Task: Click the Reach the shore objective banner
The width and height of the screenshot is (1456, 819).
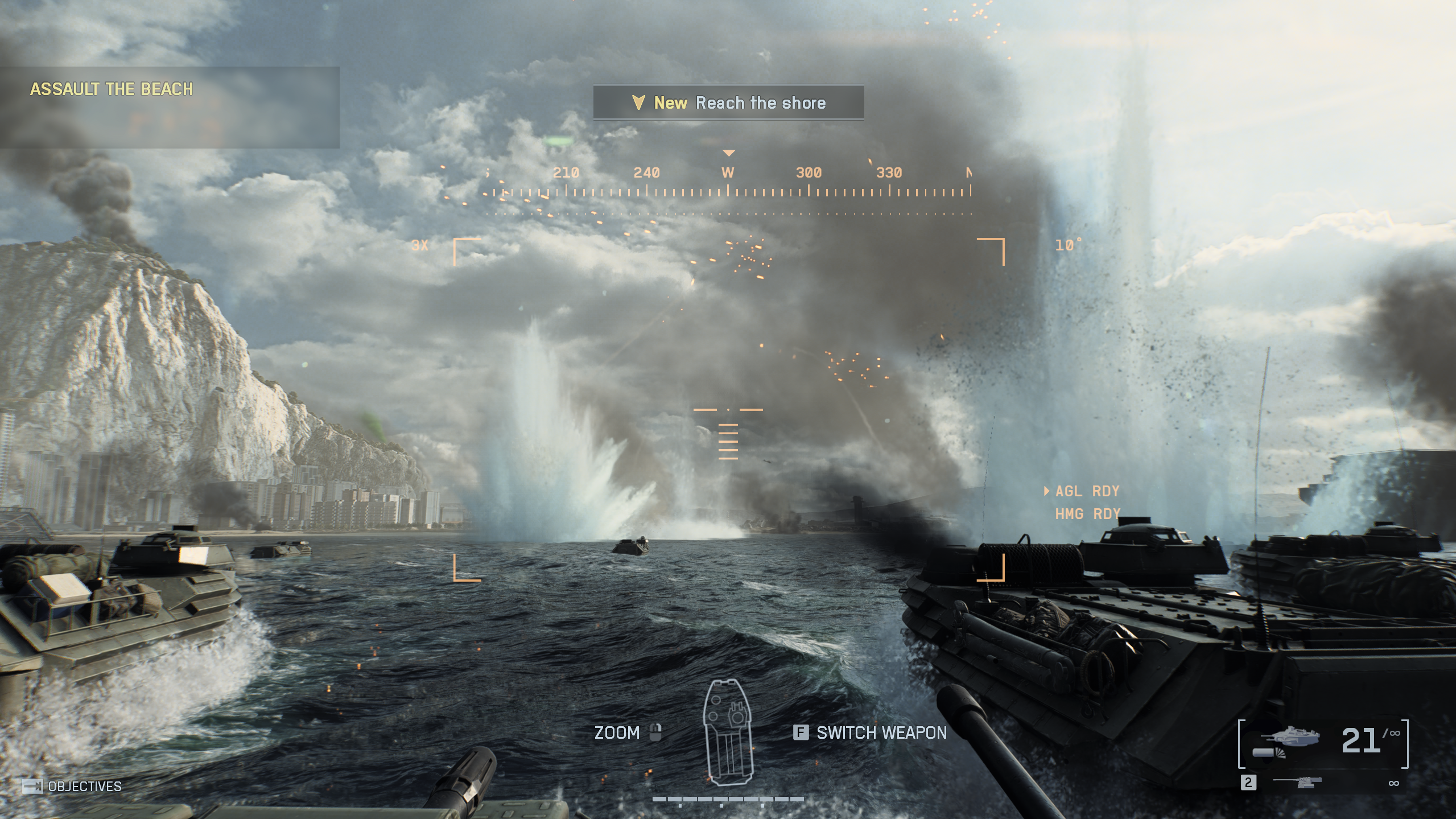Action: (x=728, y=103)
